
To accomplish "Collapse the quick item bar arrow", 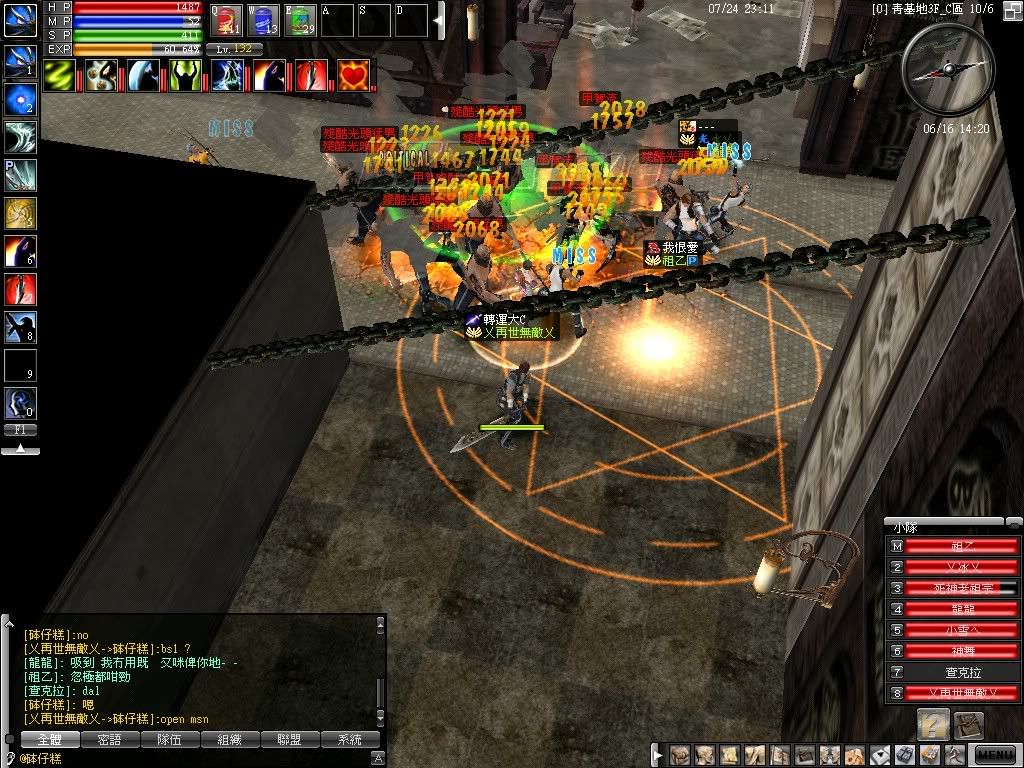I will pyautogui.click(x=437, y=20).
